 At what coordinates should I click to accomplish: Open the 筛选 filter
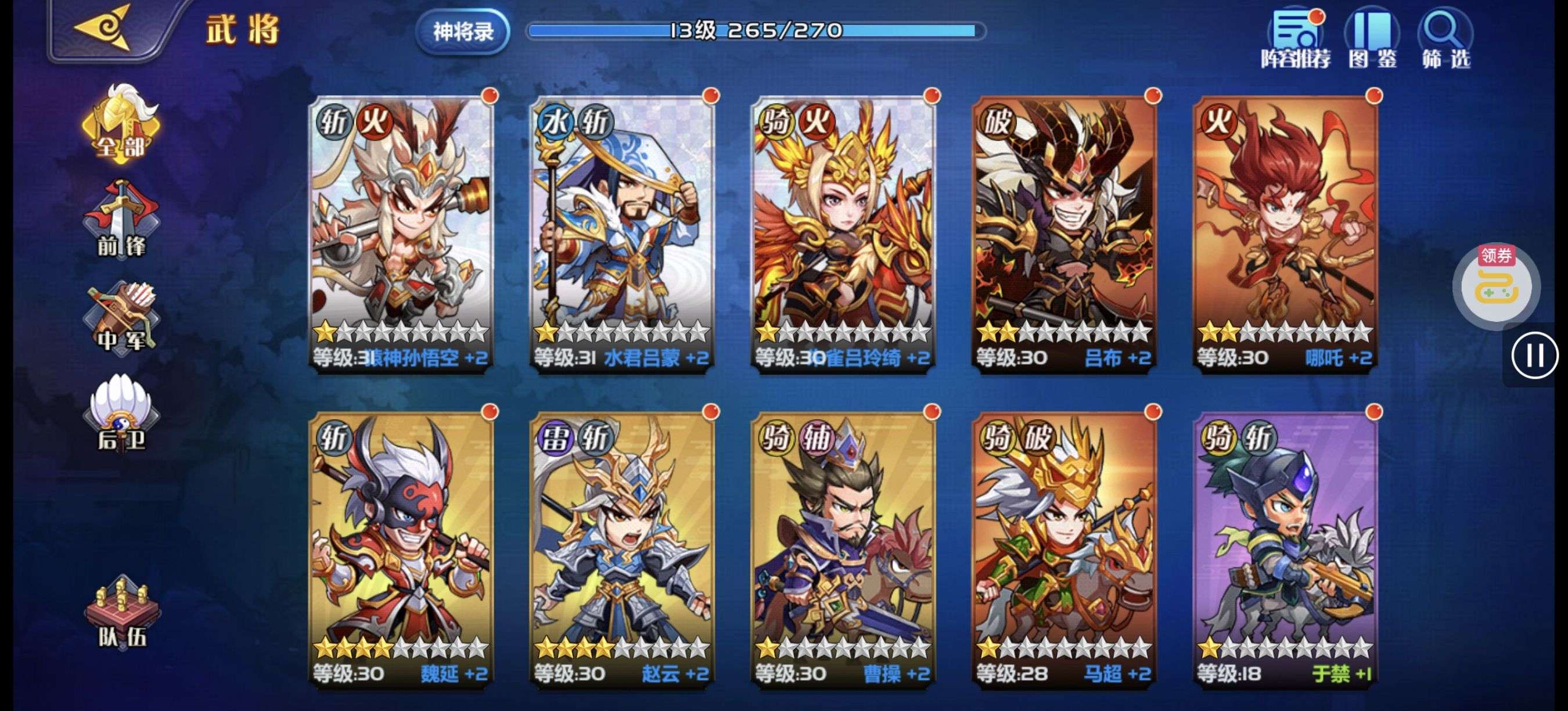pyautogui.click(x=1445, y=38)
